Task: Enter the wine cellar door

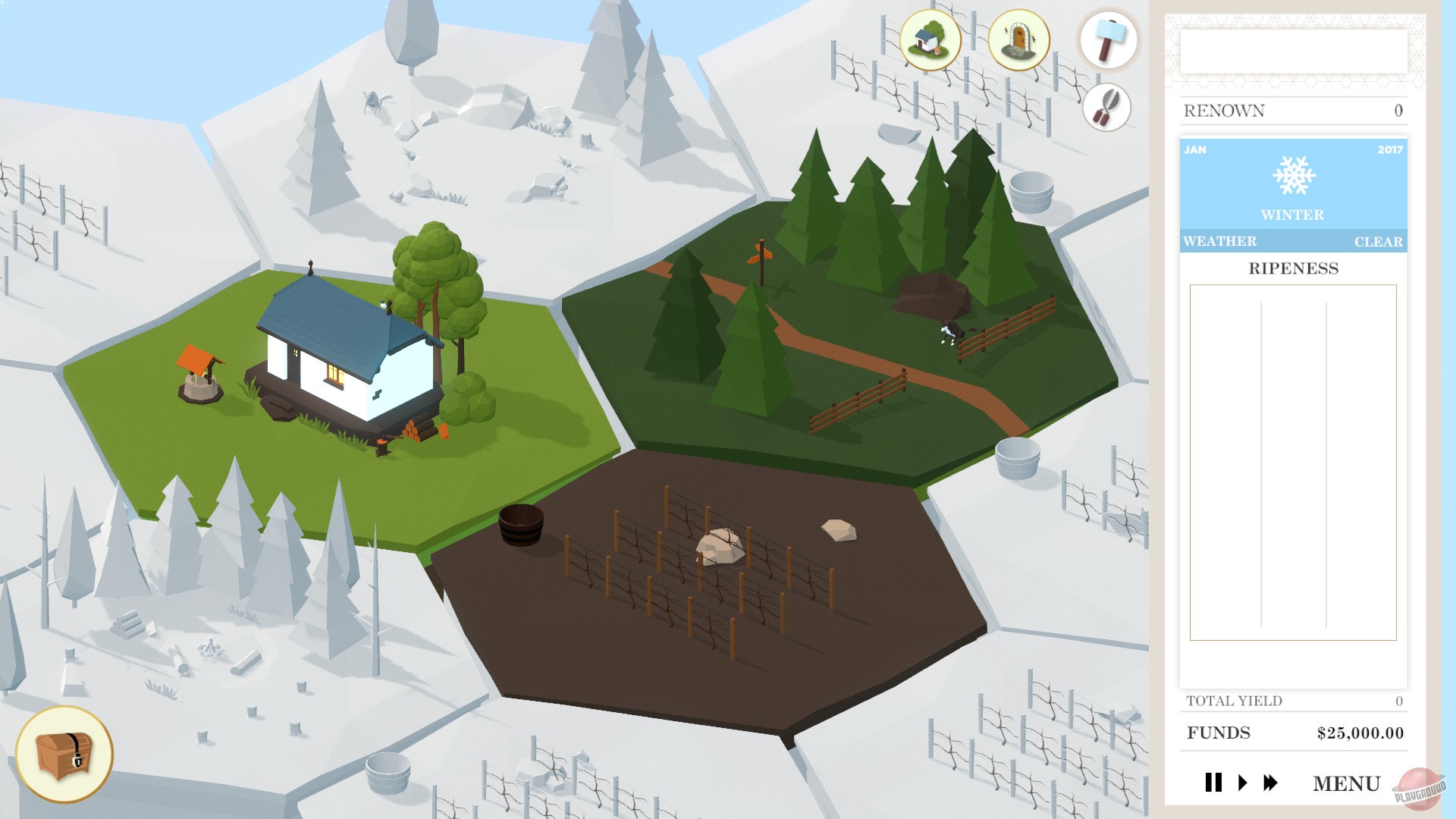Action: click(1018, 42)
